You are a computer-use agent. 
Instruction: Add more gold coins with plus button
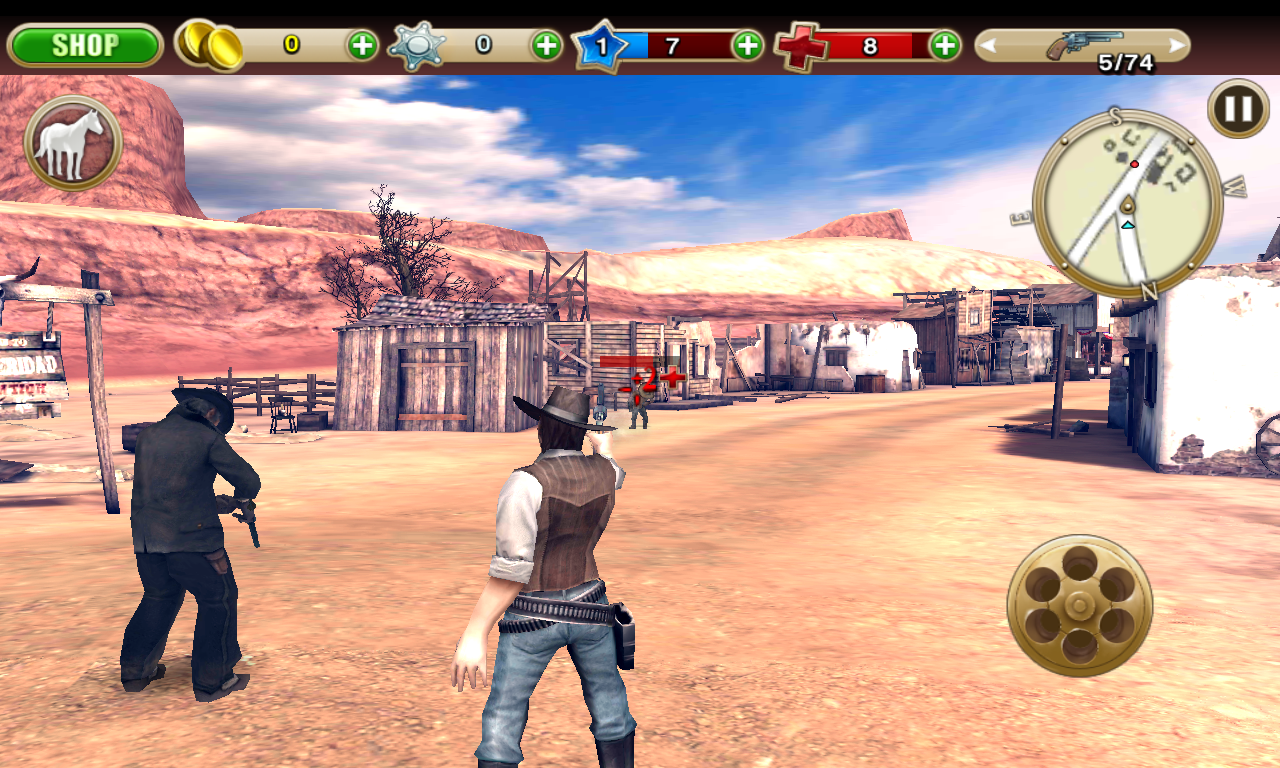(x=362, y=45)
